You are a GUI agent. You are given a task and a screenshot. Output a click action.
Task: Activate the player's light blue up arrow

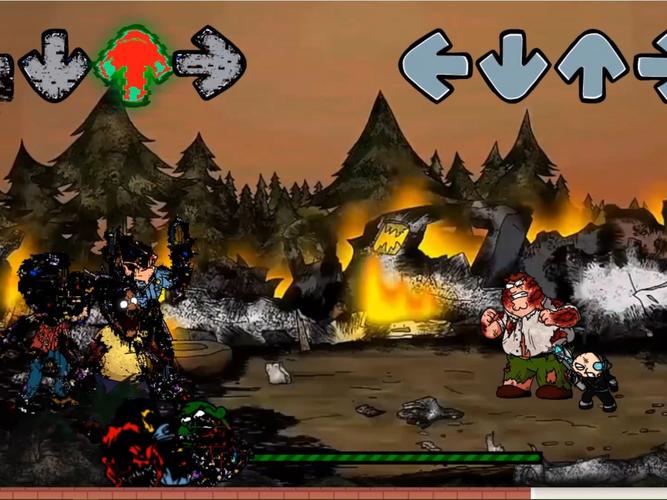coord(591,65)
